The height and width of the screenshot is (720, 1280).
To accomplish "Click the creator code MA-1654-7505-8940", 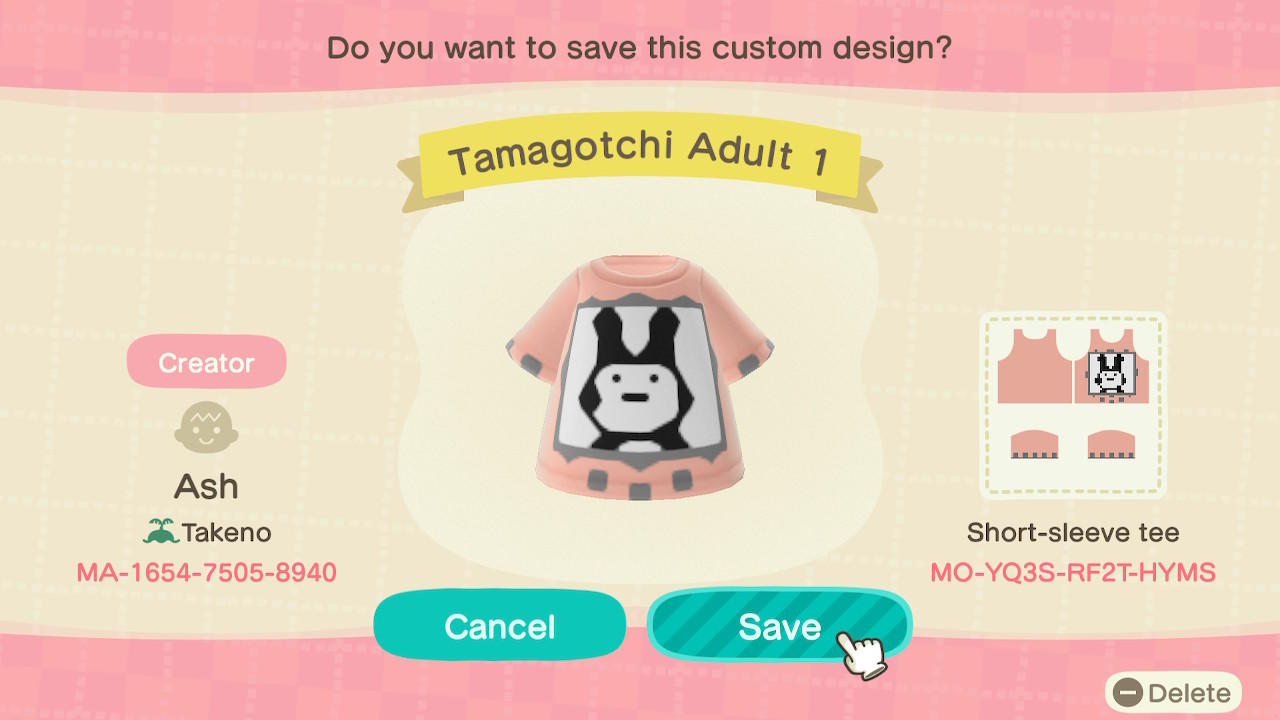I will tap(206, 572).
